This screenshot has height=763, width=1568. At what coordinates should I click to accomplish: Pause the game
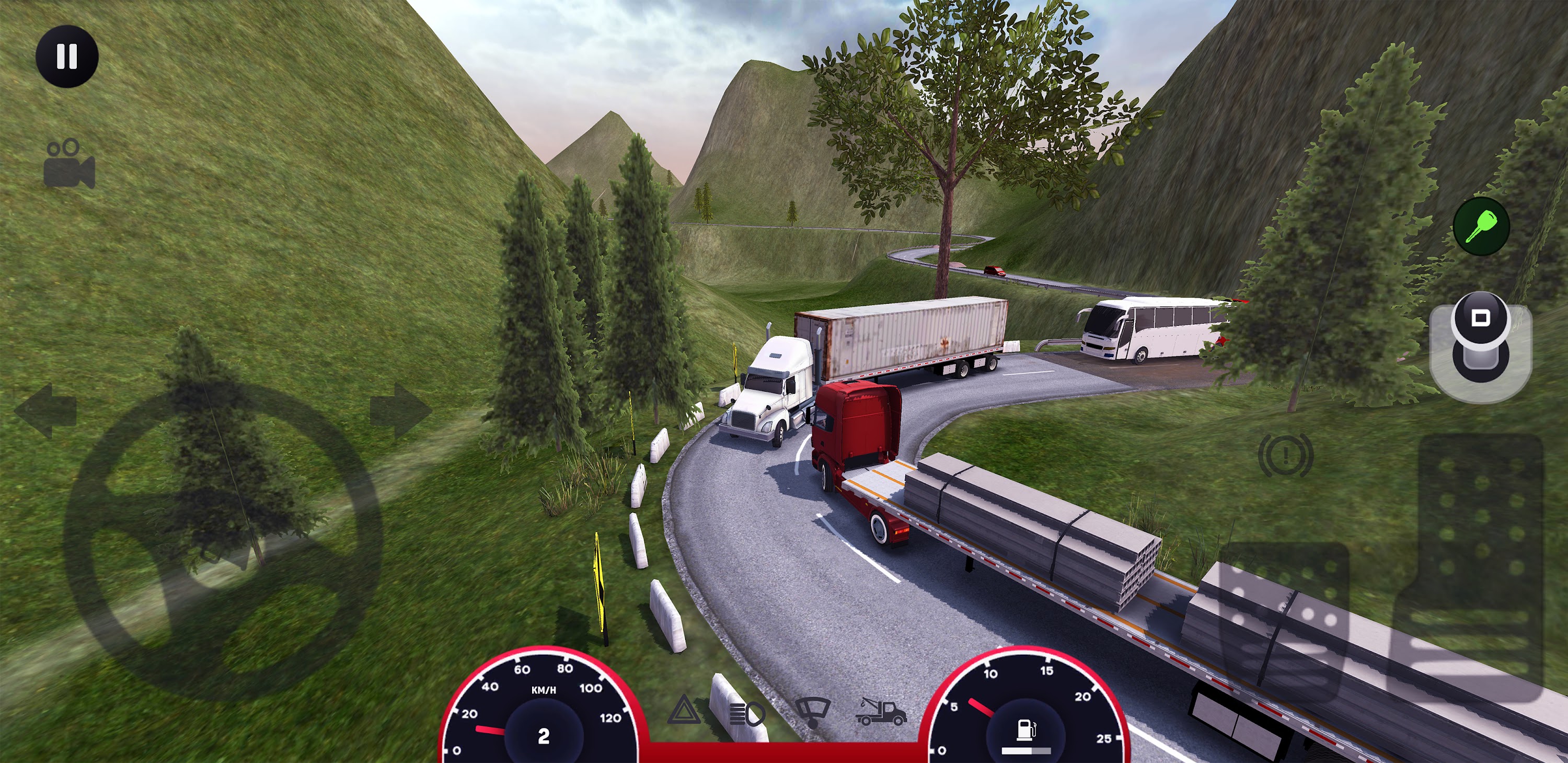click(x=68, y=56)
